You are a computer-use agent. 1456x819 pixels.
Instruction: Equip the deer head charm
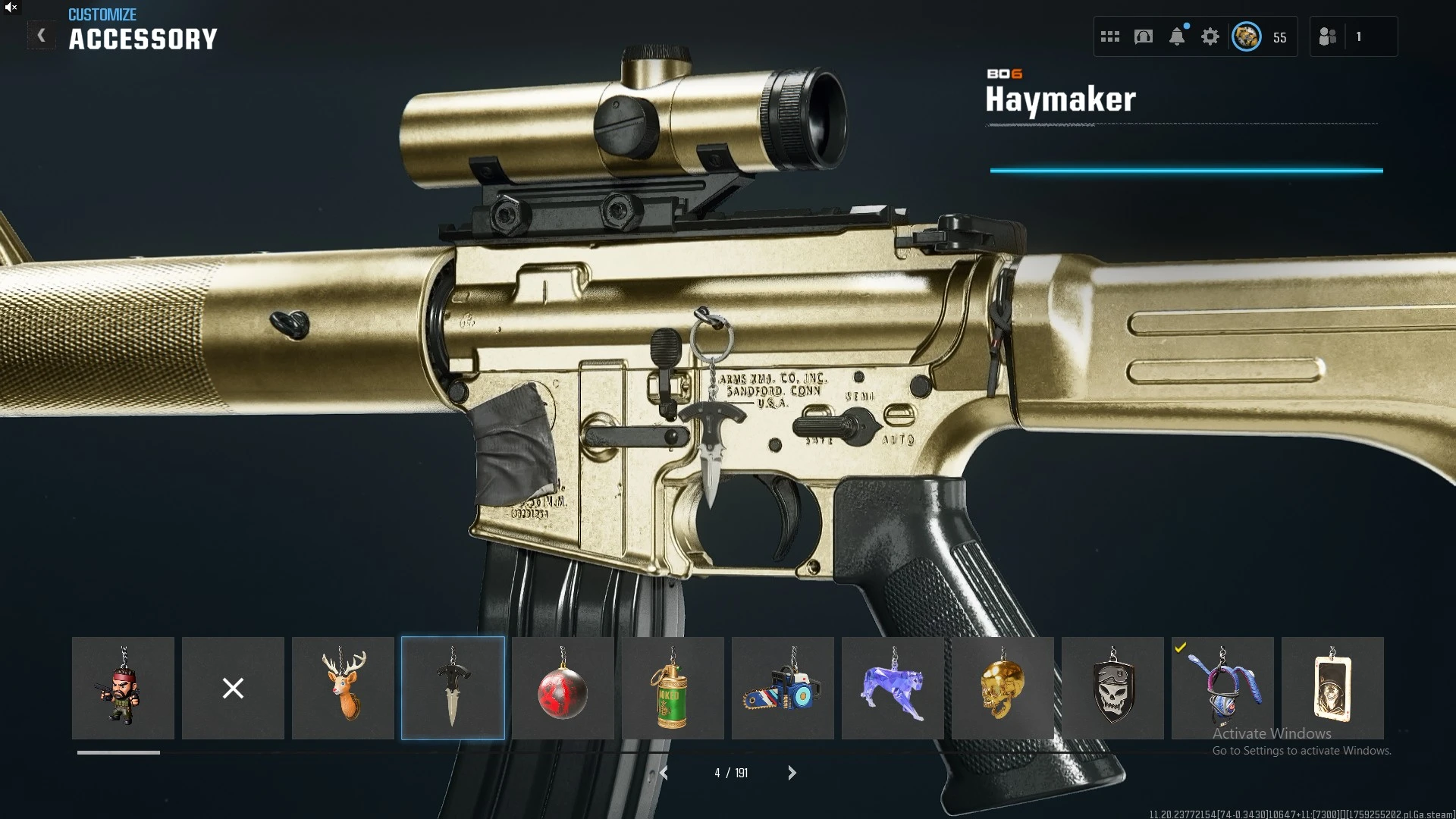343,688
